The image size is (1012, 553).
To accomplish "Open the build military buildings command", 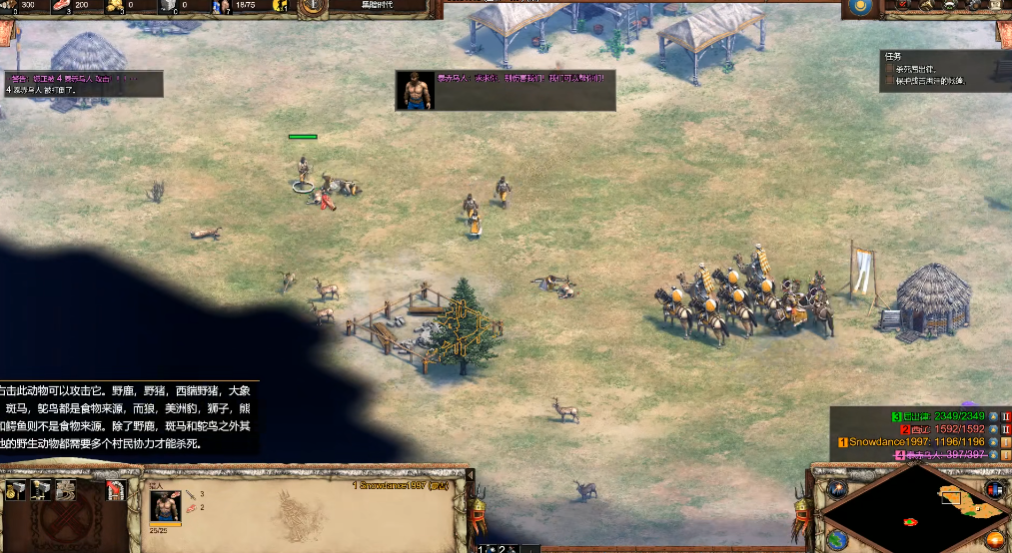I will tap(40, 489).
